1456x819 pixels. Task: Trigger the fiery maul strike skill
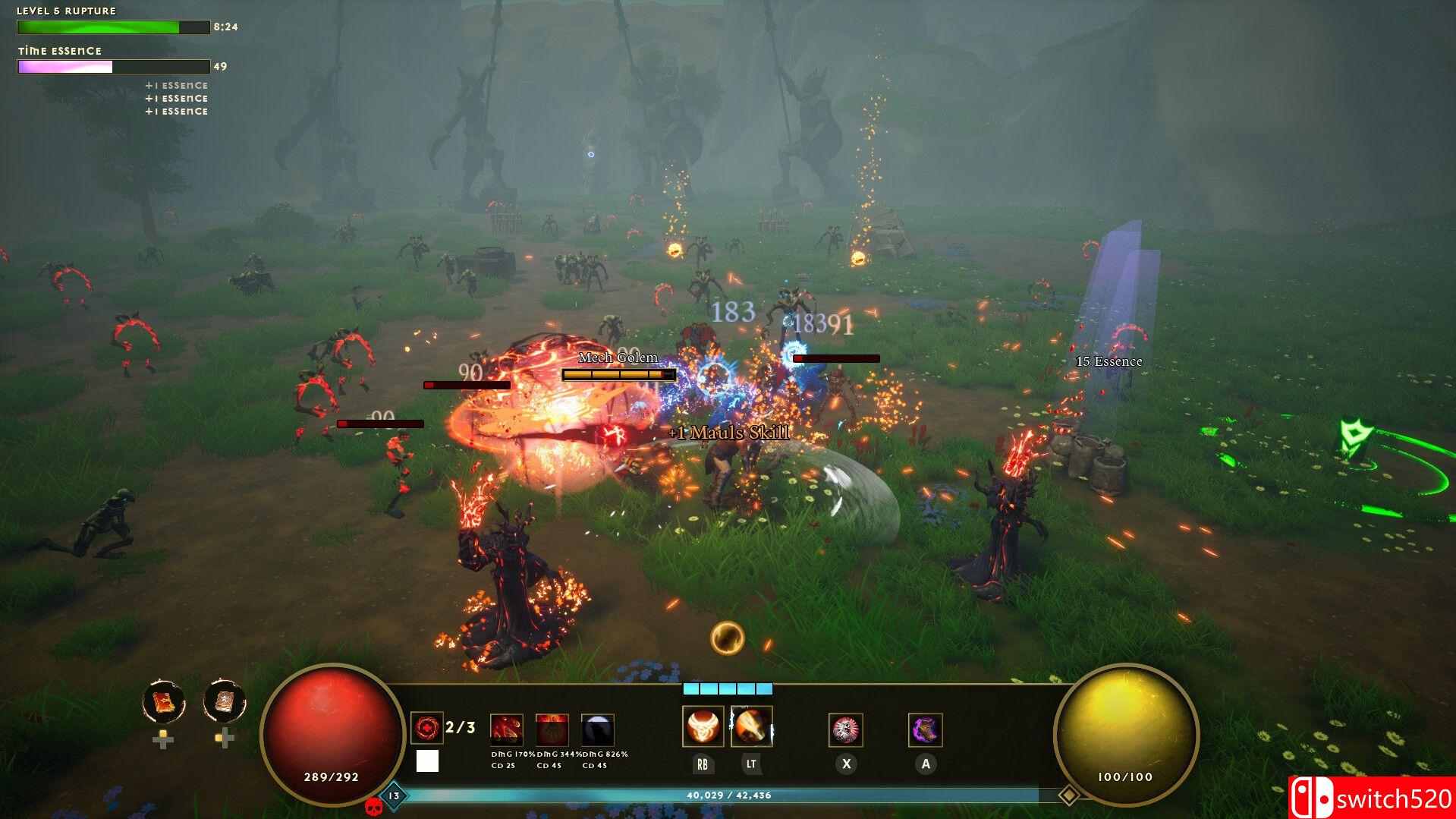751,726
